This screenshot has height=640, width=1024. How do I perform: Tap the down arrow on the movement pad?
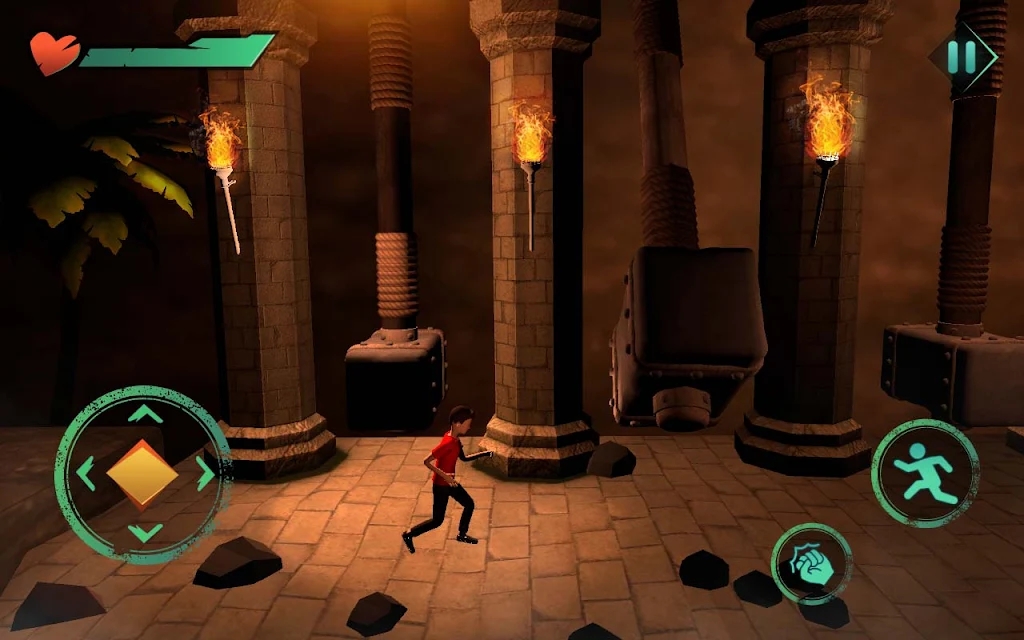[146, 532]
